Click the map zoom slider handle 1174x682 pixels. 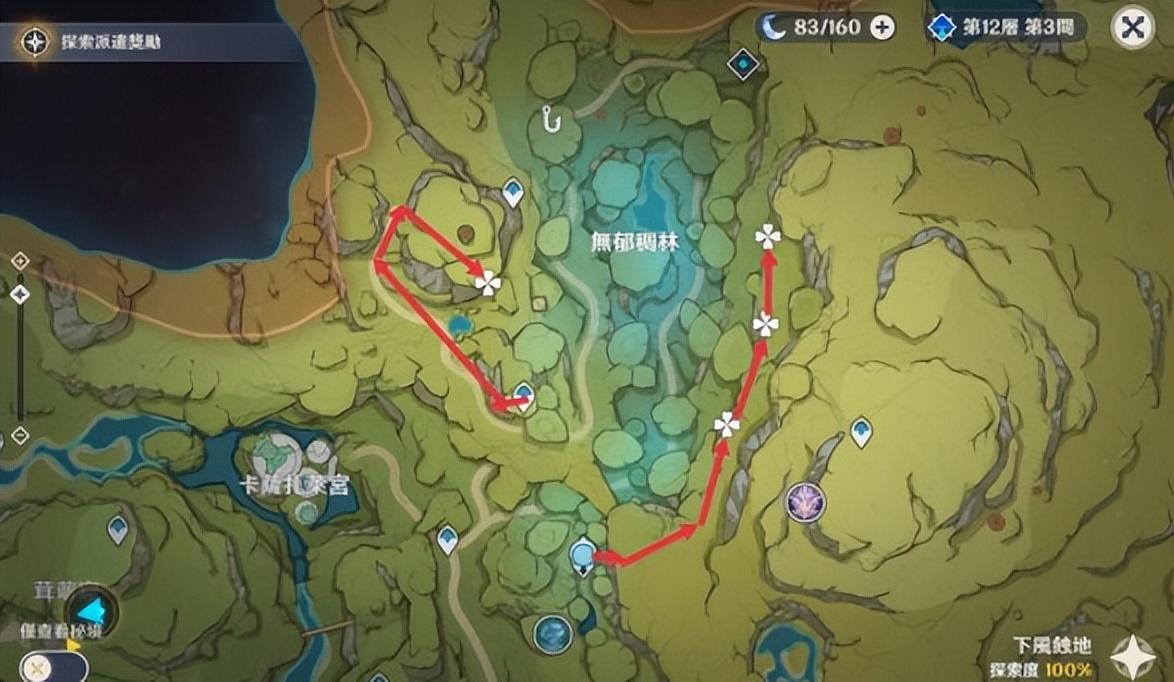tap(19, 294)
